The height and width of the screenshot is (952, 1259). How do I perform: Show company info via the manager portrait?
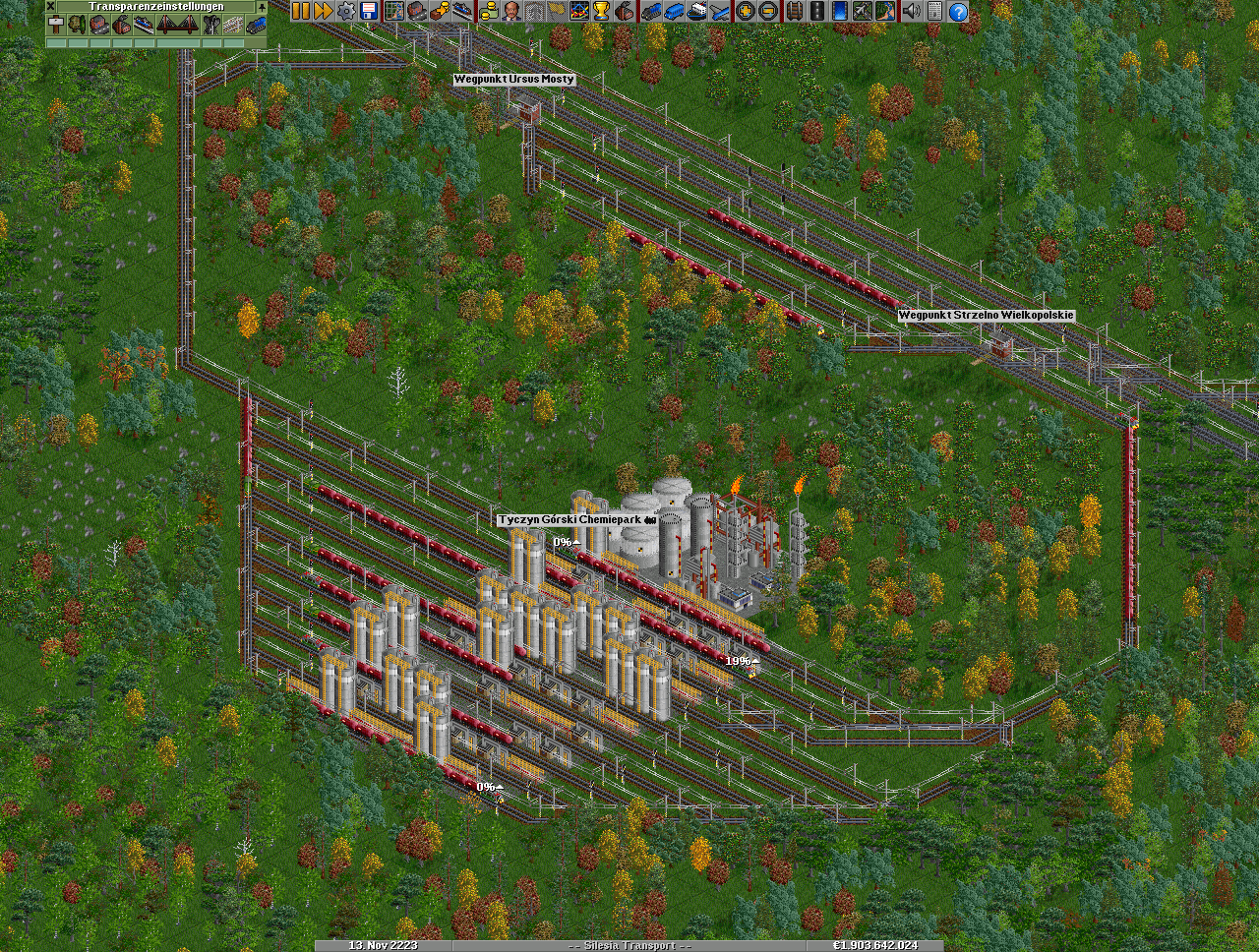(x=510, y=11)
